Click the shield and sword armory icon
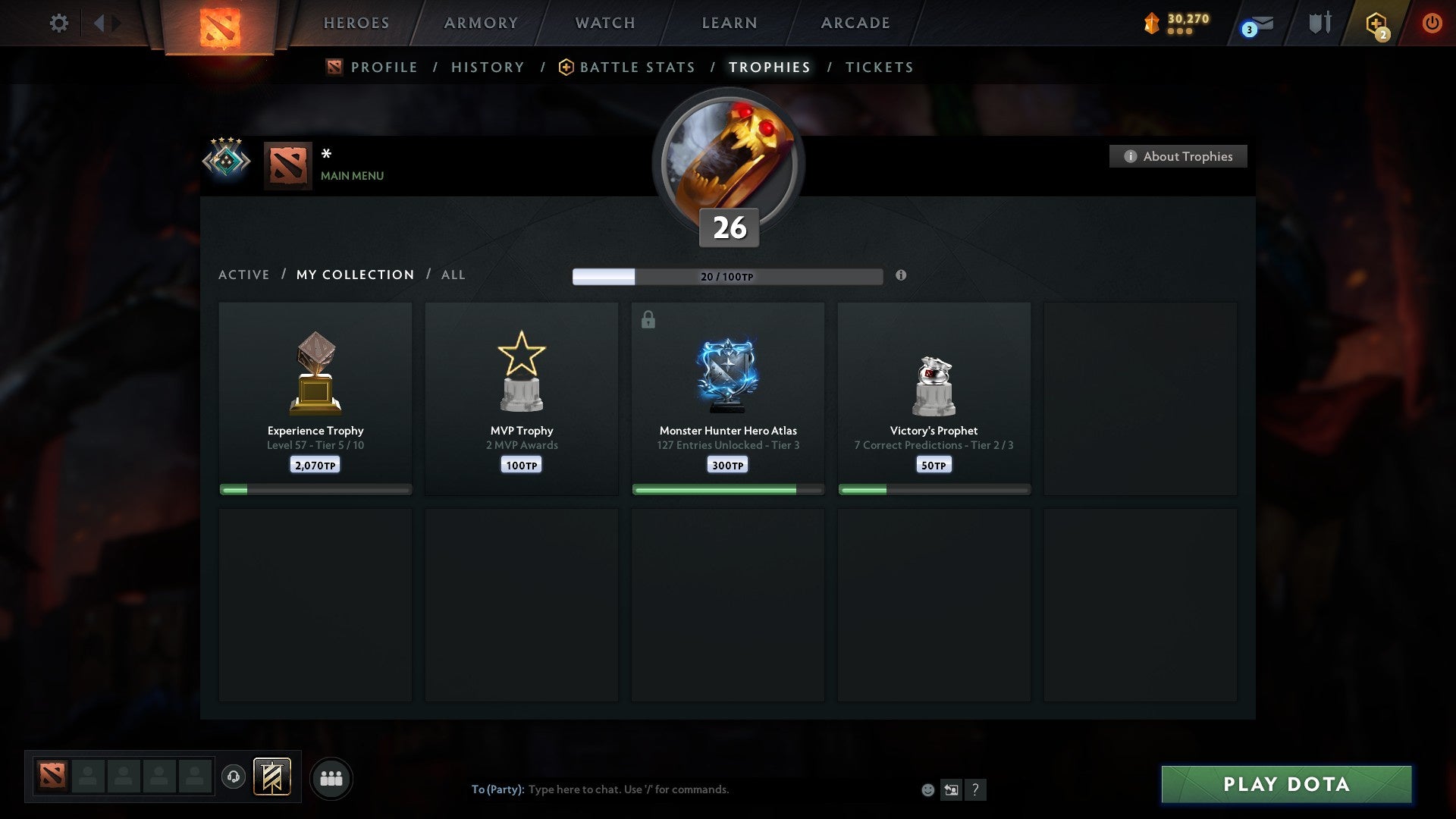Screen dimensions: 1456x819 pyautogui.click(x=1319, y=23)
